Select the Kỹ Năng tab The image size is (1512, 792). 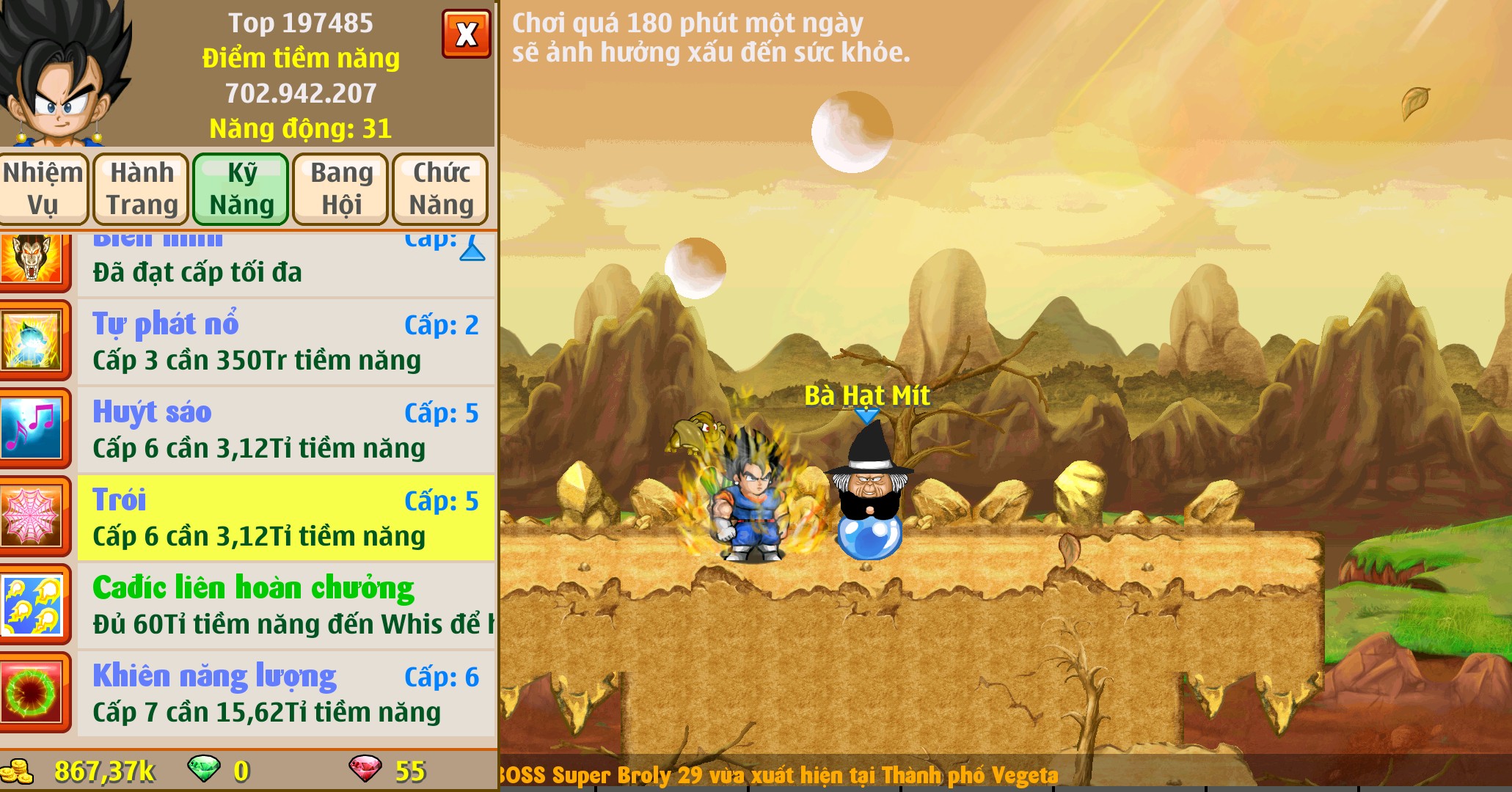point(241,188)
